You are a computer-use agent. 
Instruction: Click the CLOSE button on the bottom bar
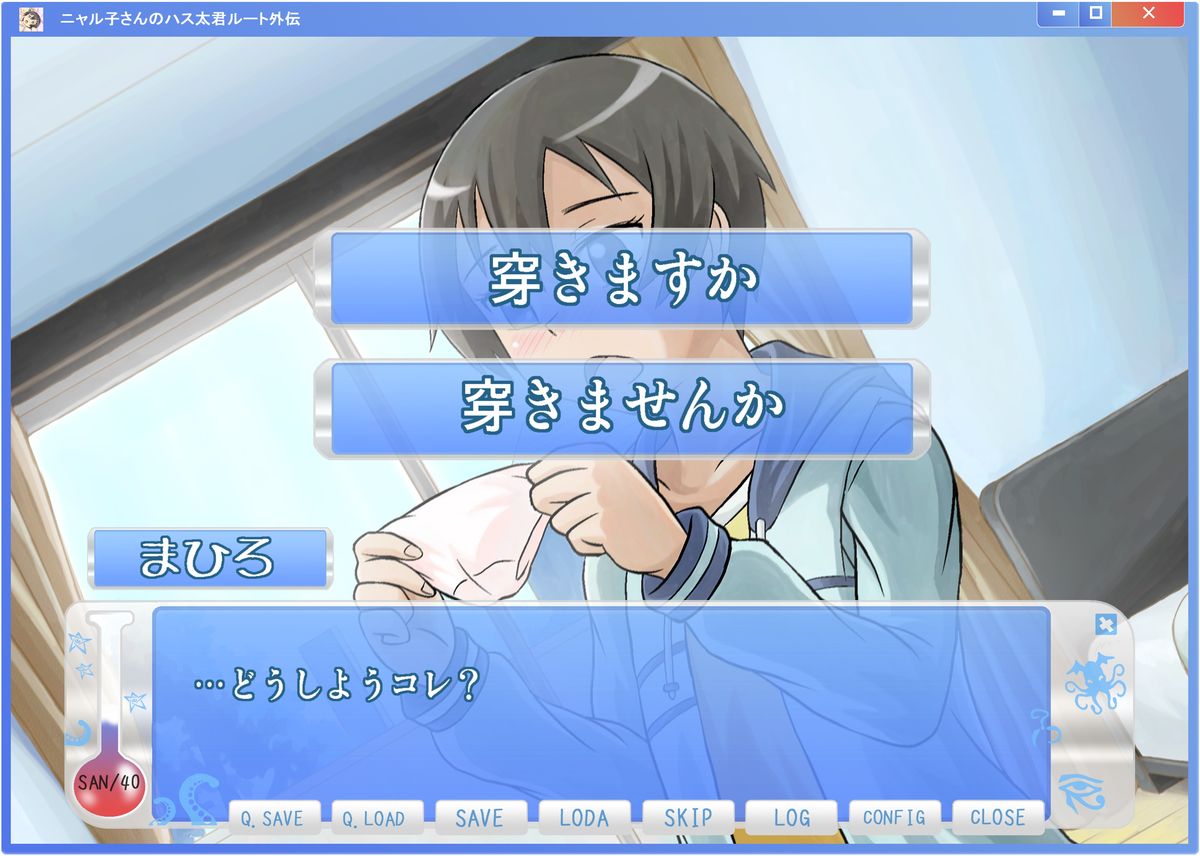tap(997, 818)
